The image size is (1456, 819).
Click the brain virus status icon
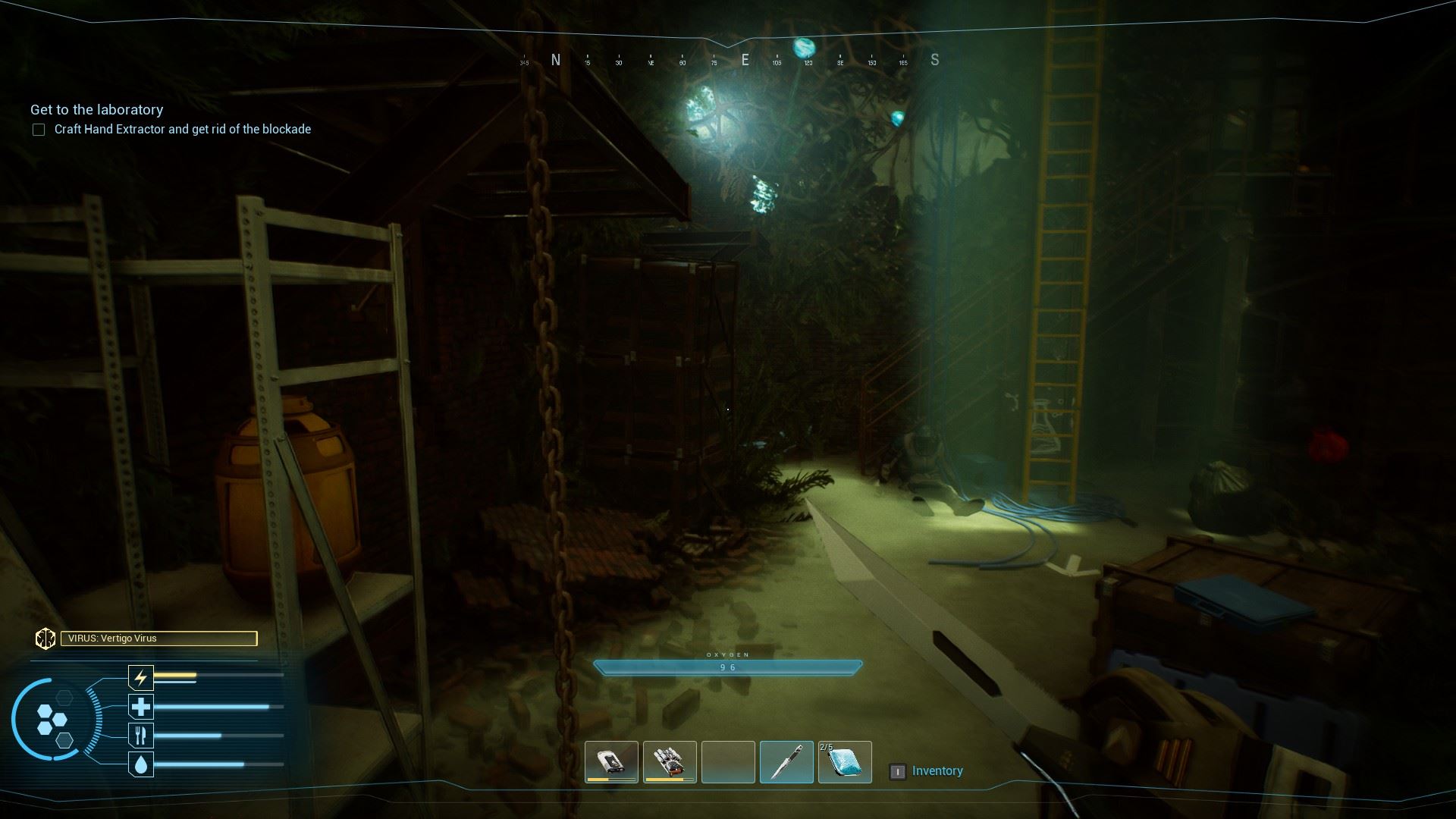(45, 639)
